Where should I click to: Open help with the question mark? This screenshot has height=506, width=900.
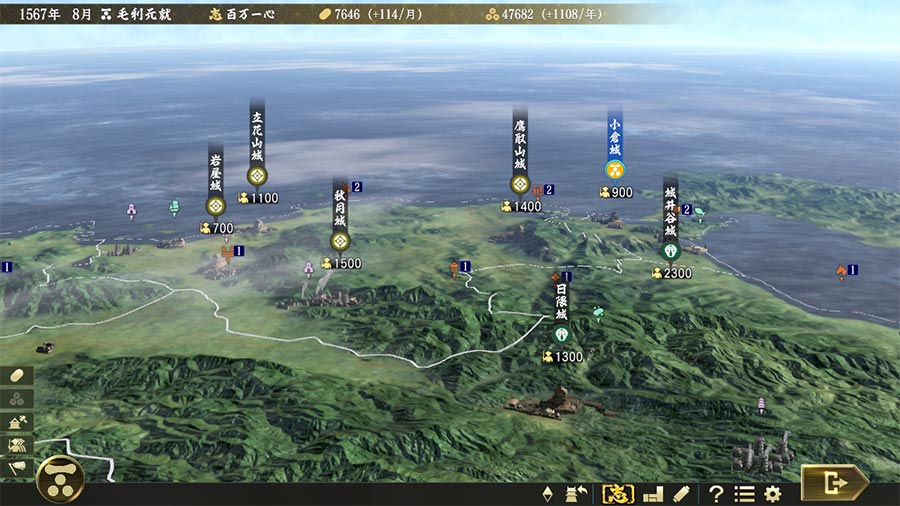click(716, 493)
